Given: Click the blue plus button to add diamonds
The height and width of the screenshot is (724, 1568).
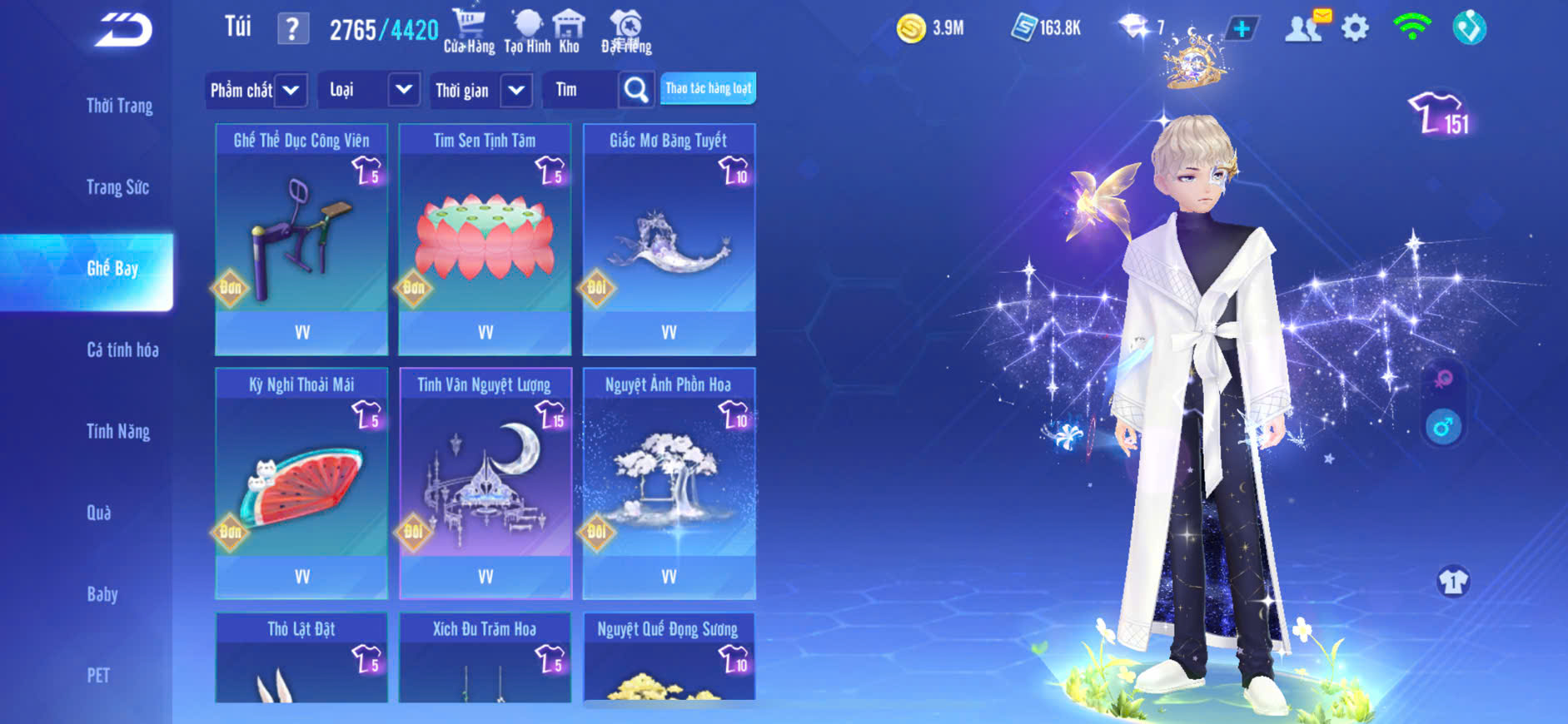Looking at the screenshot, I should point(1241,28).
